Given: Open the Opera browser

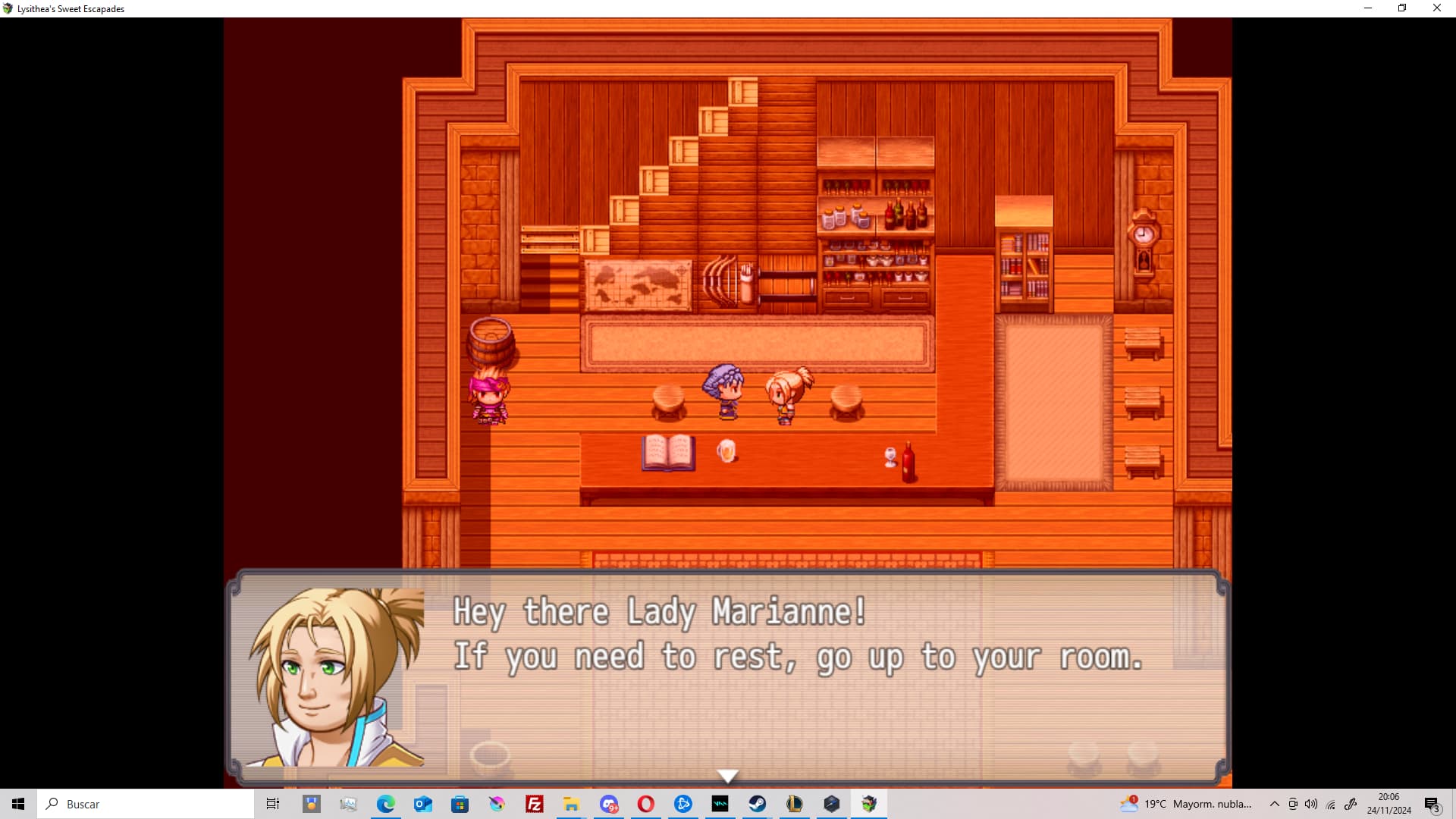Looking at the screenshot, I should 646,803.
